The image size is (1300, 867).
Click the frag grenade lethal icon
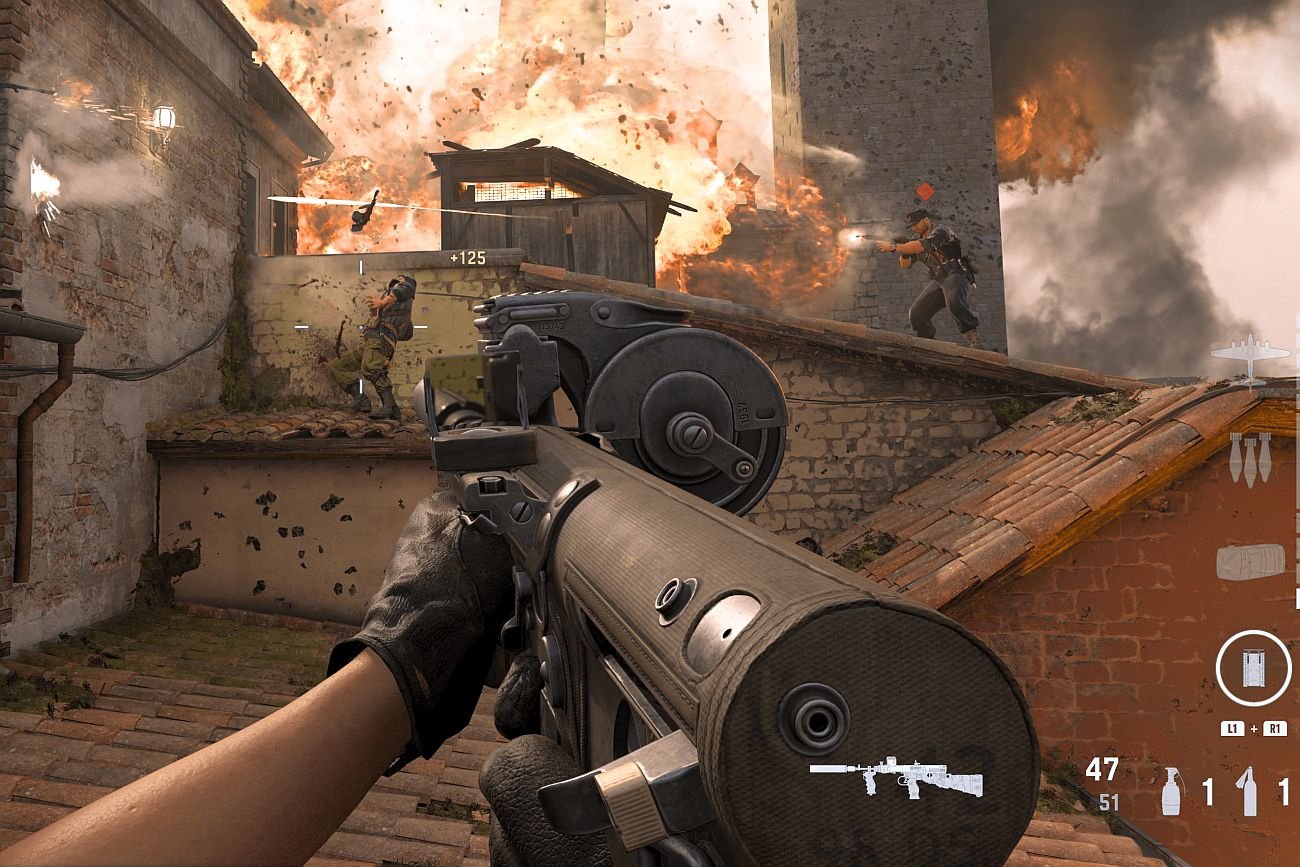point(1172,791)
